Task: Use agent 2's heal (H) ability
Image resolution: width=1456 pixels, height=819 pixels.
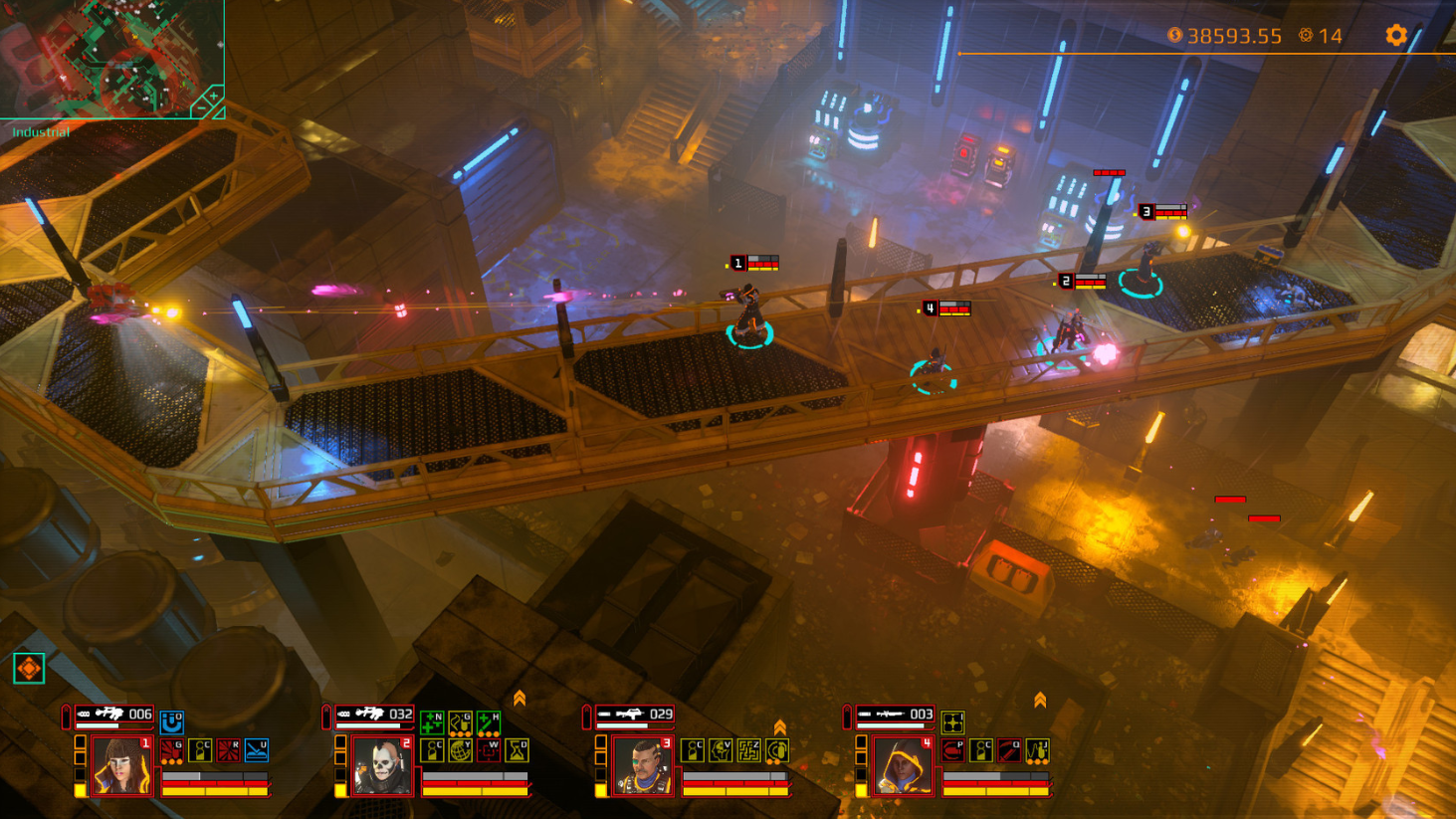Action: [x=487, y=722]
